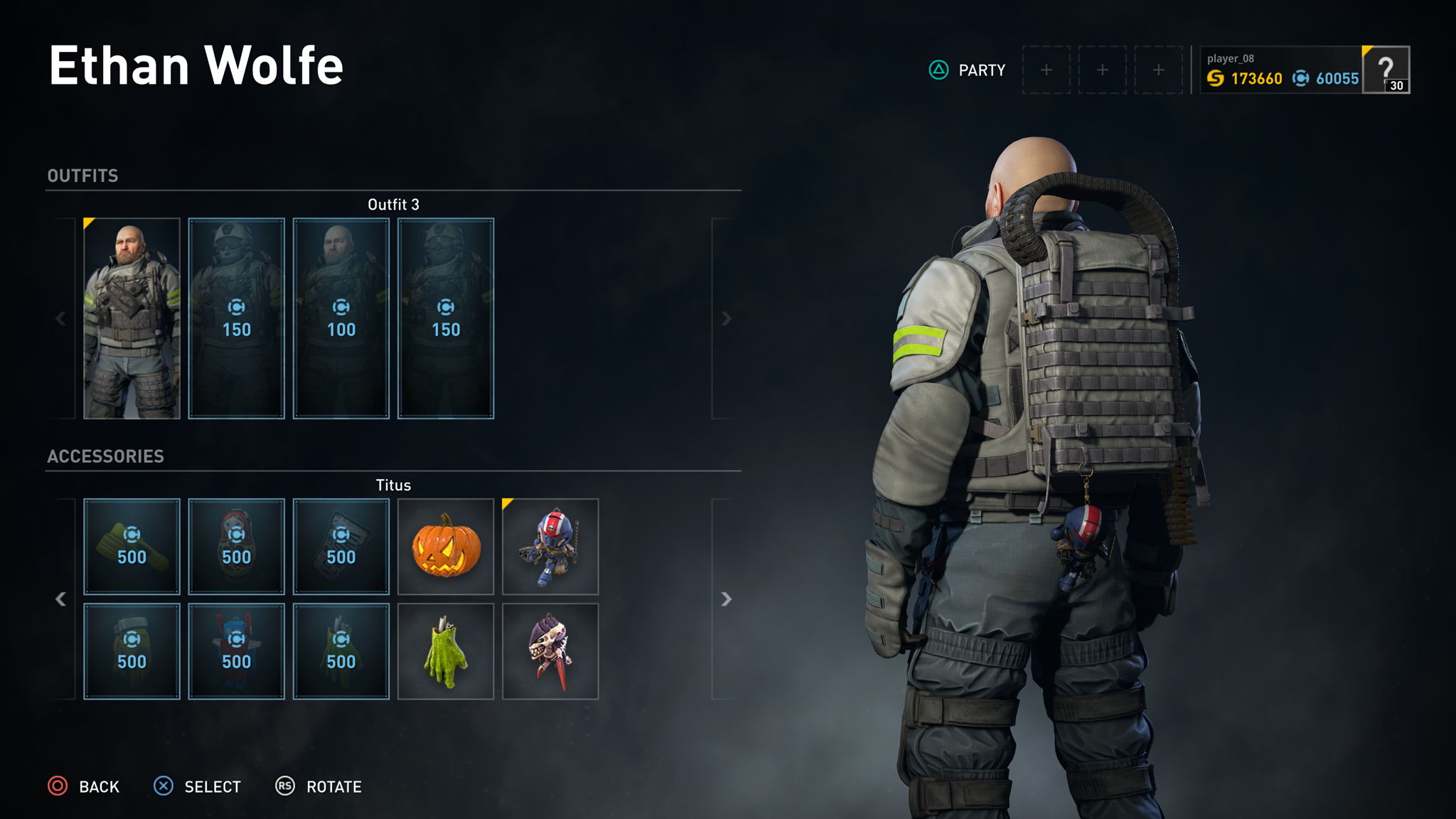Choose the equipped Titus space marine charm

click(x=550, y=547)
